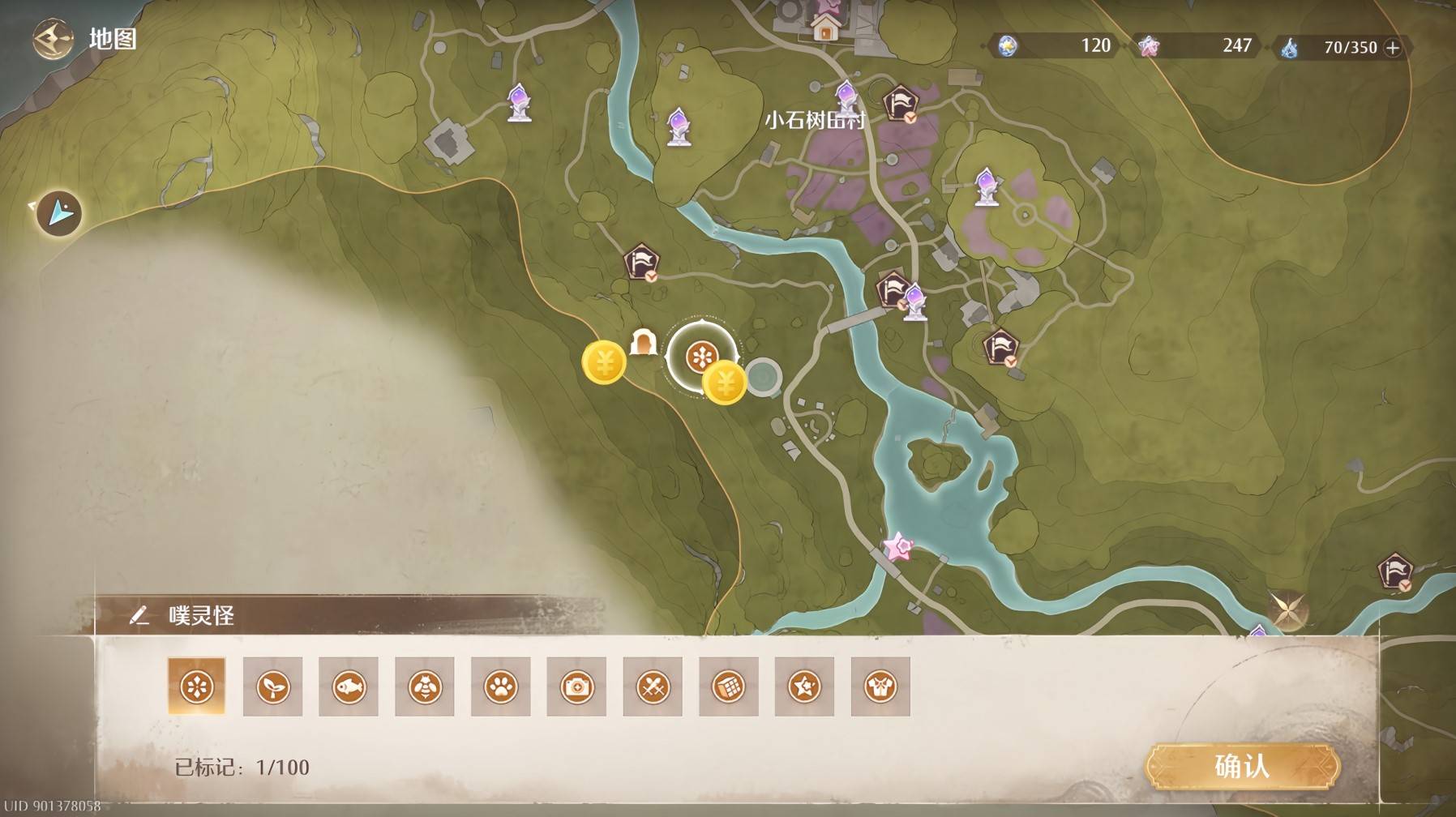Go back using the top-left map arrow
1456x817 pixels.
pyautogui.click(x=53, y=39)
